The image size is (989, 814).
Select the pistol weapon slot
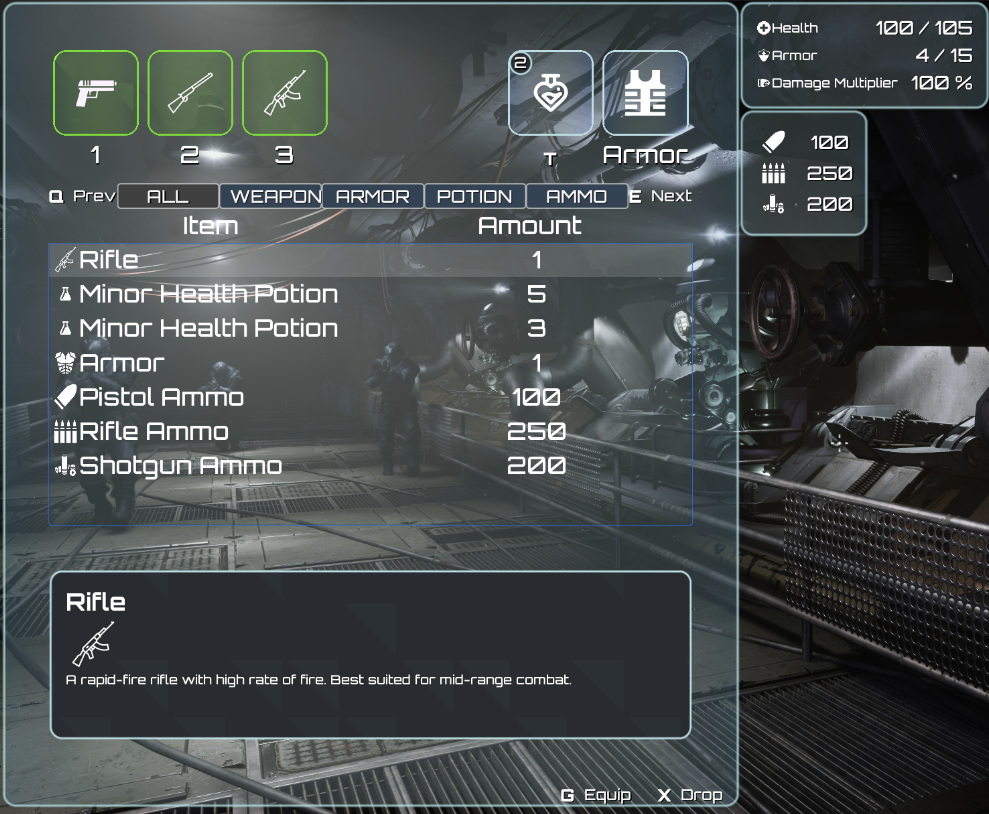coord(96,93)
